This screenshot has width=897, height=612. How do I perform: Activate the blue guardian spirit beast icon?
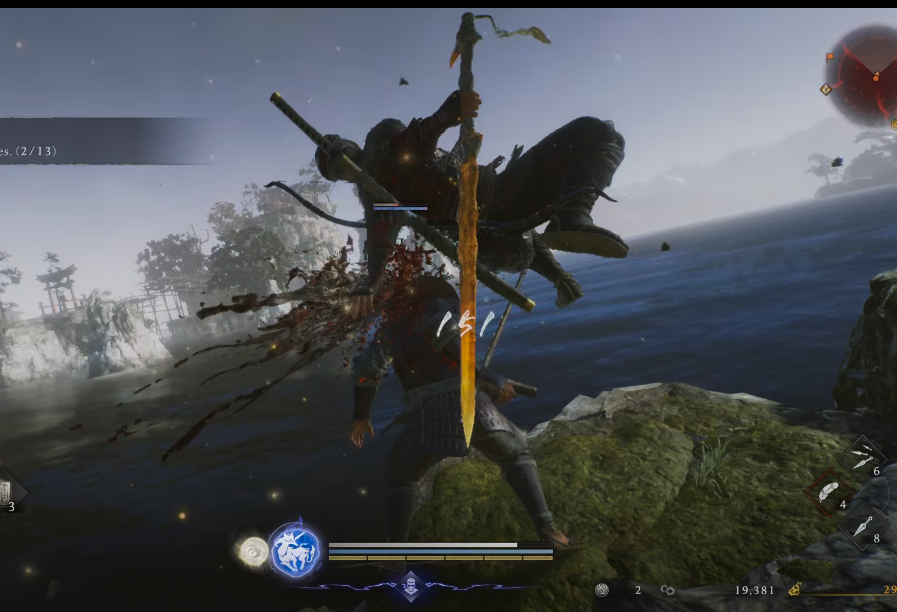point(296,549)
